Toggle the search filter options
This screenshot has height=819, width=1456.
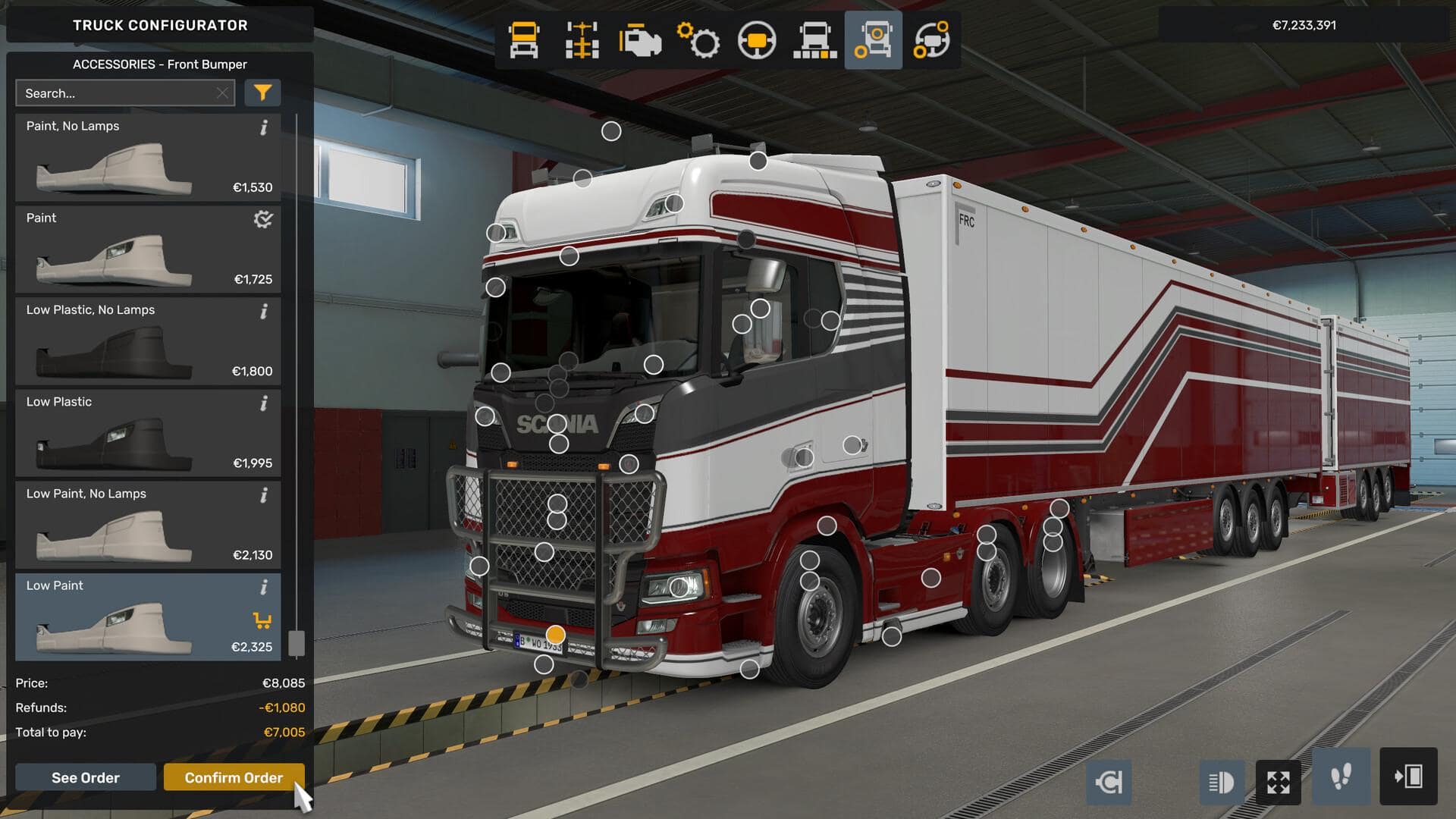click(262, 93)
